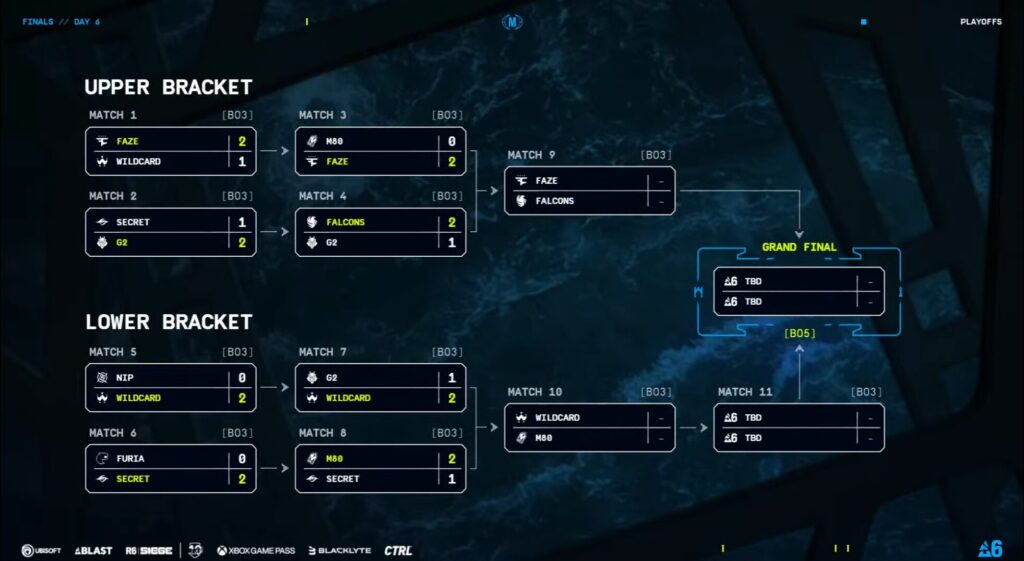Open Match 8 M80 vs Secret box
Screen dimensions: 1024x561
pyautogui.click(x=380, y=468)
